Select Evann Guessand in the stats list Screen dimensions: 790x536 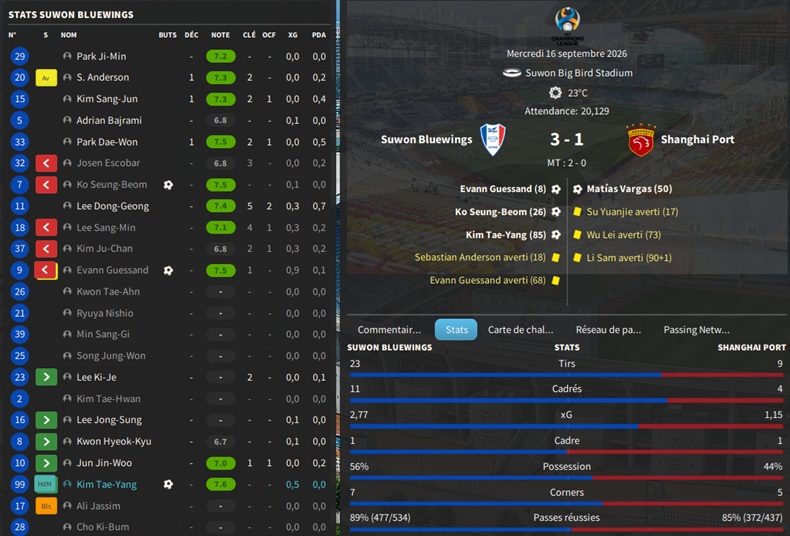pyautogui.click(x=112, y=270)
